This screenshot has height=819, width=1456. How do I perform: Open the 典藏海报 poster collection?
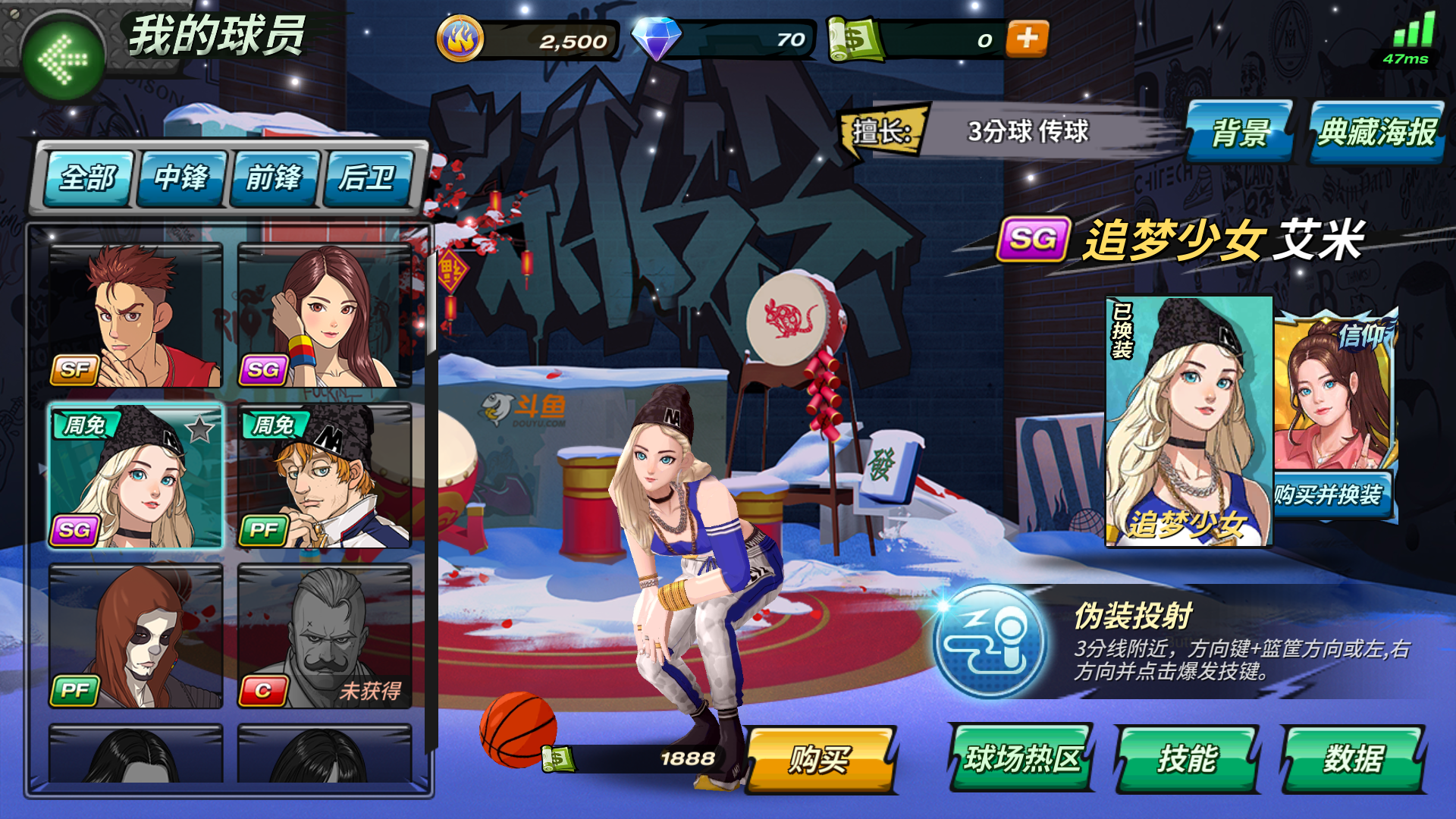click(x=1376, y=132)
